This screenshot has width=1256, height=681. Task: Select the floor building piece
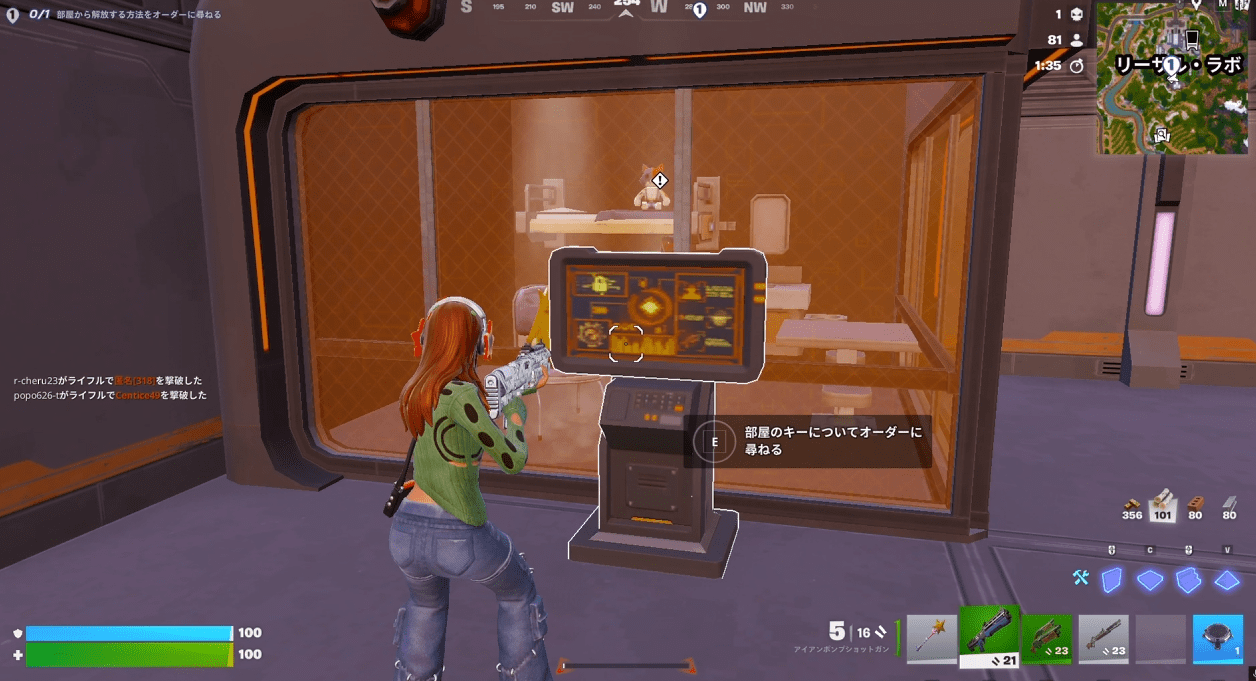coord(1150,580)
